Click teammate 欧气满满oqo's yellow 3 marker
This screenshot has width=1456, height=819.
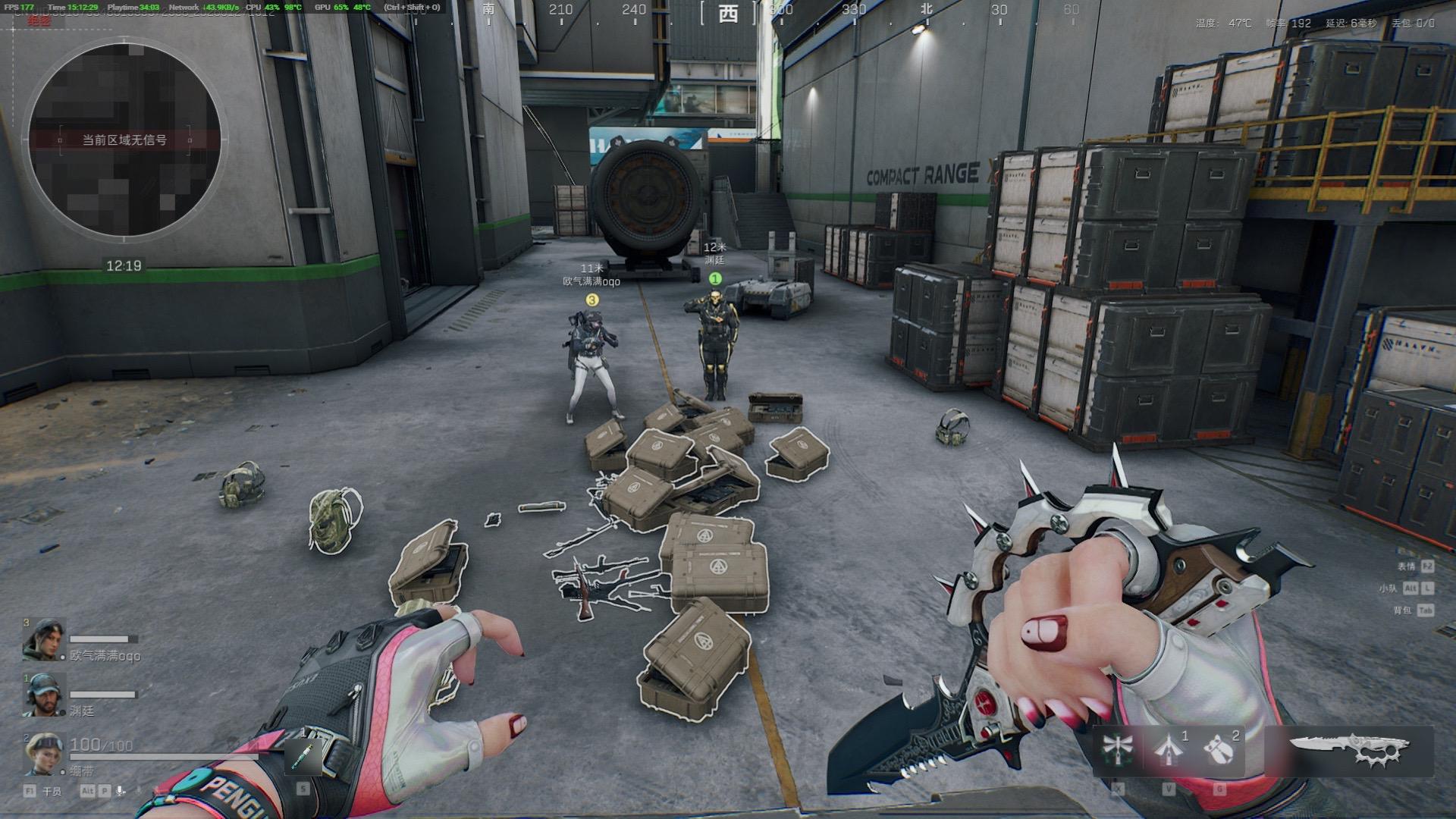(592, 300)
